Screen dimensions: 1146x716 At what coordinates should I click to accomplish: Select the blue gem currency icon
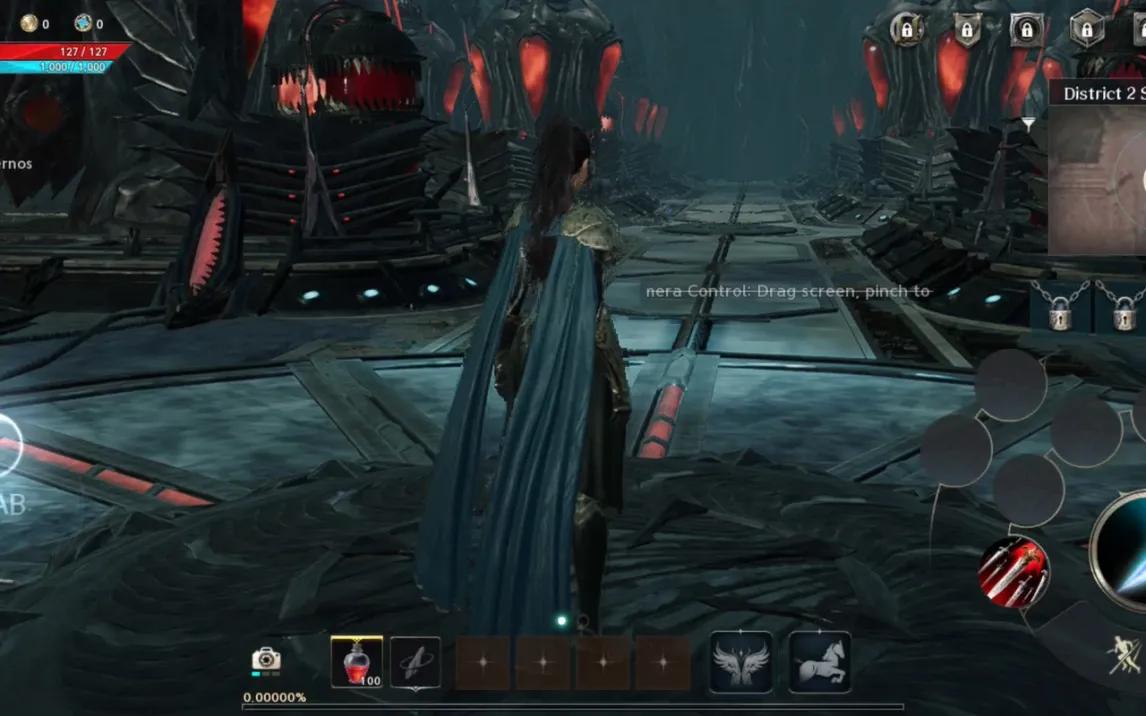(83, 23)
